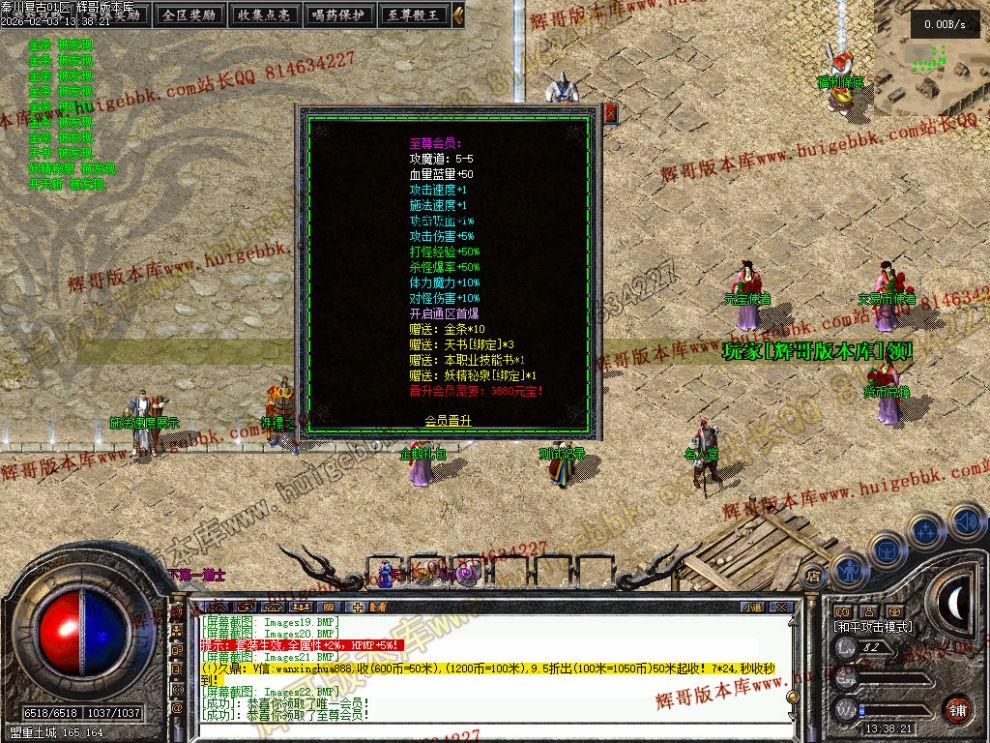This screenshot has height=743, width=990.
Task: Open the skills sparkle round icon
Action: pos(927,530)
